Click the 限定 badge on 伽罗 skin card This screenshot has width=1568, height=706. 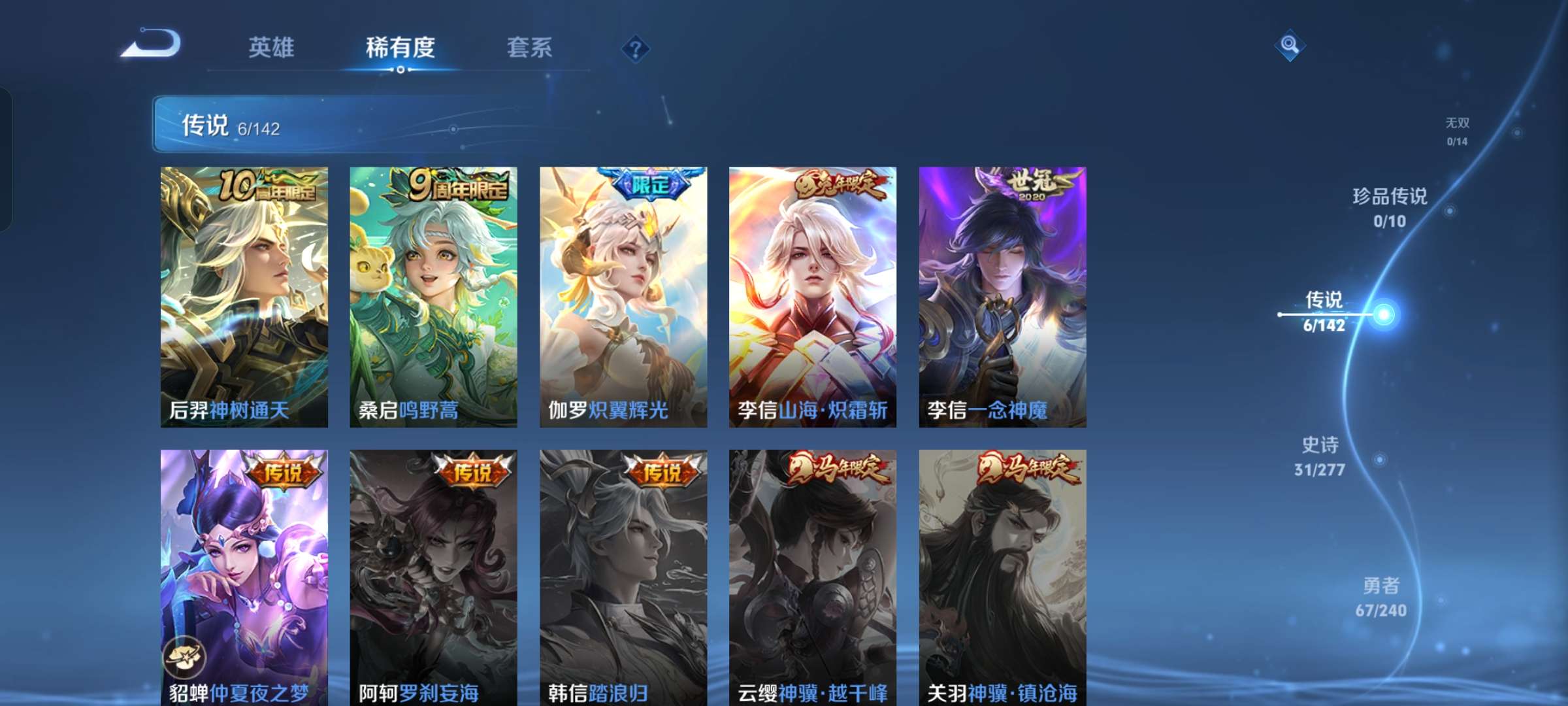649,185
